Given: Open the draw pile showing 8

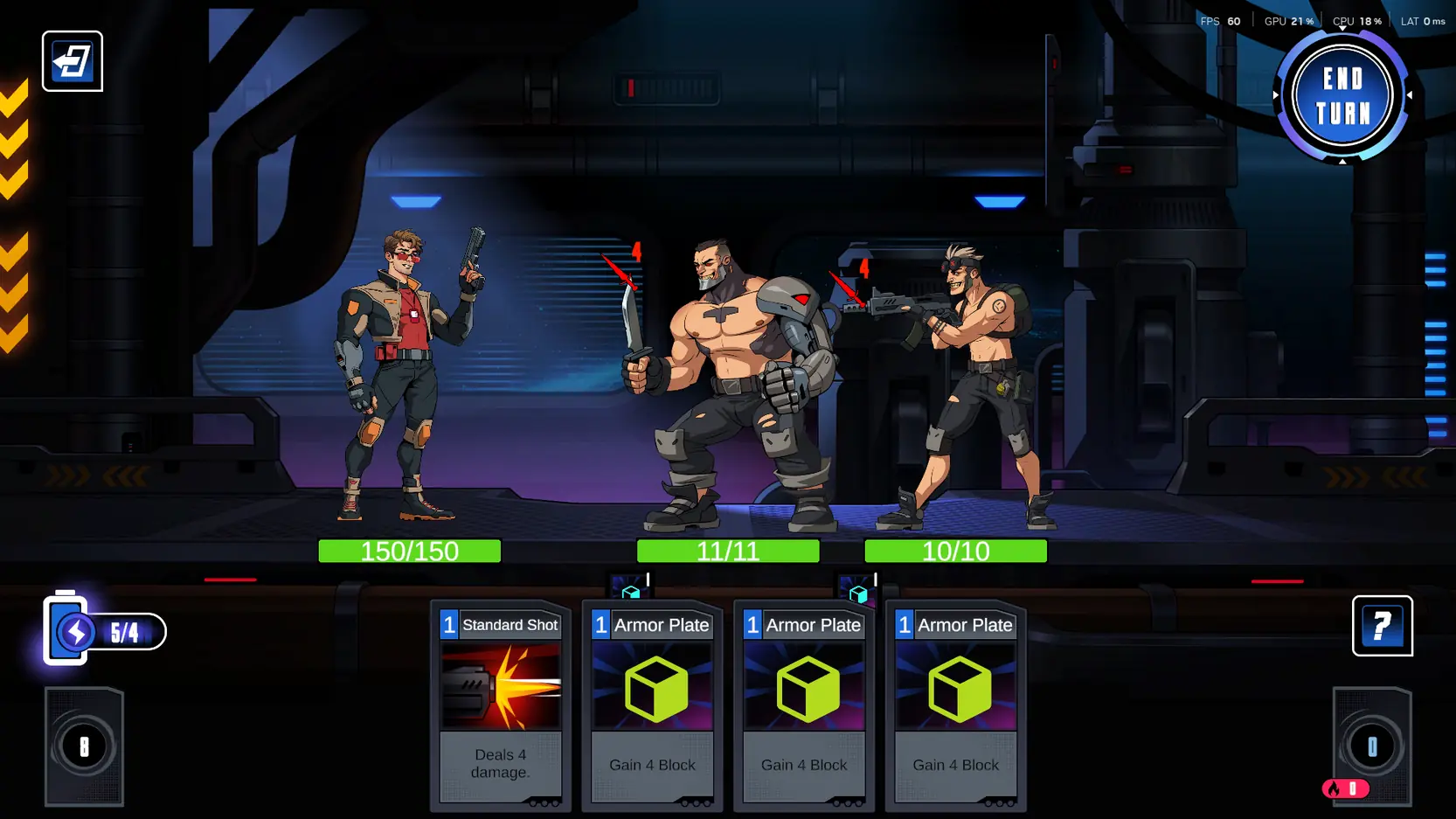Looking at the screenshot, I should [x=84, y=746].
